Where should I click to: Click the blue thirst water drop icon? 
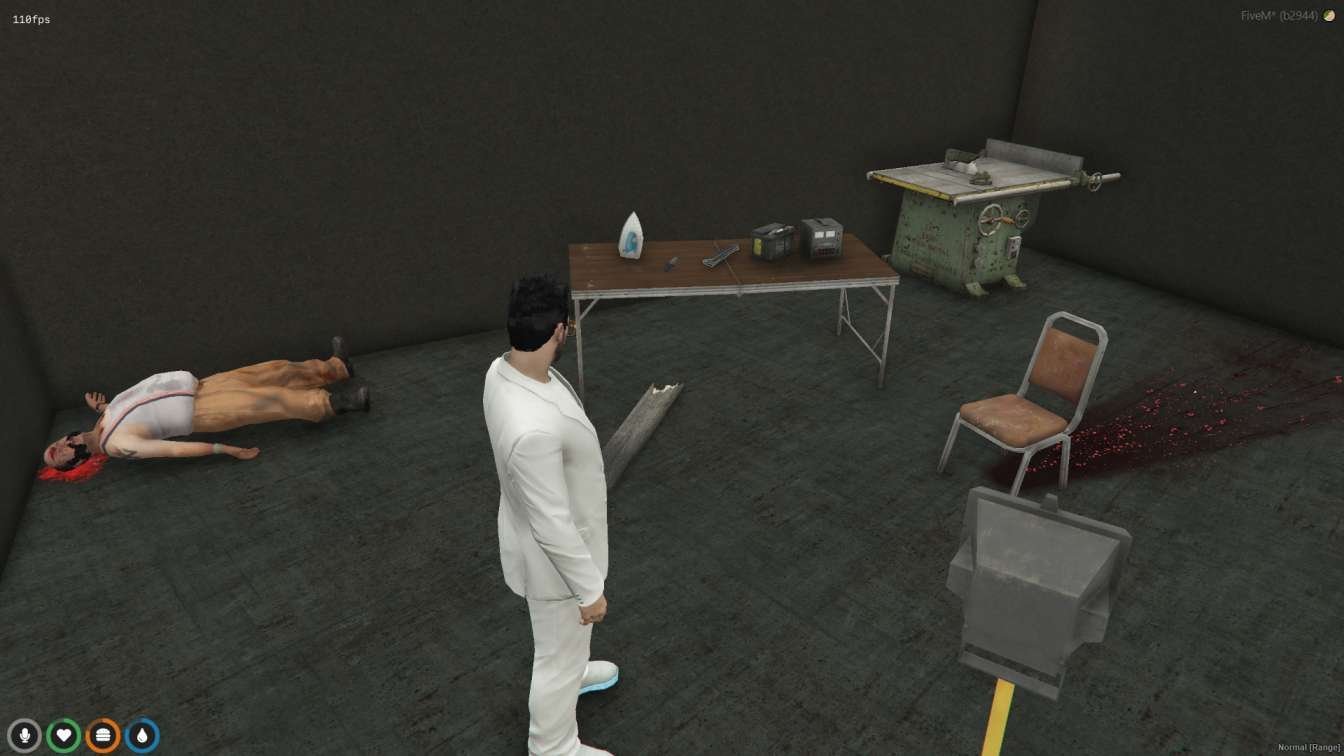142,733
